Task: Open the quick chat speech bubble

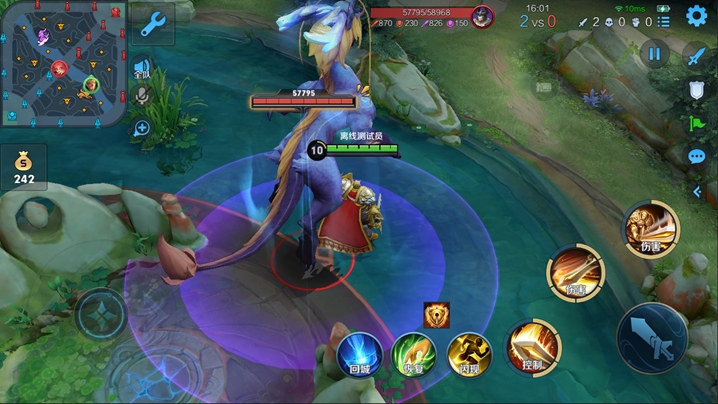Action: click(696, 156)
